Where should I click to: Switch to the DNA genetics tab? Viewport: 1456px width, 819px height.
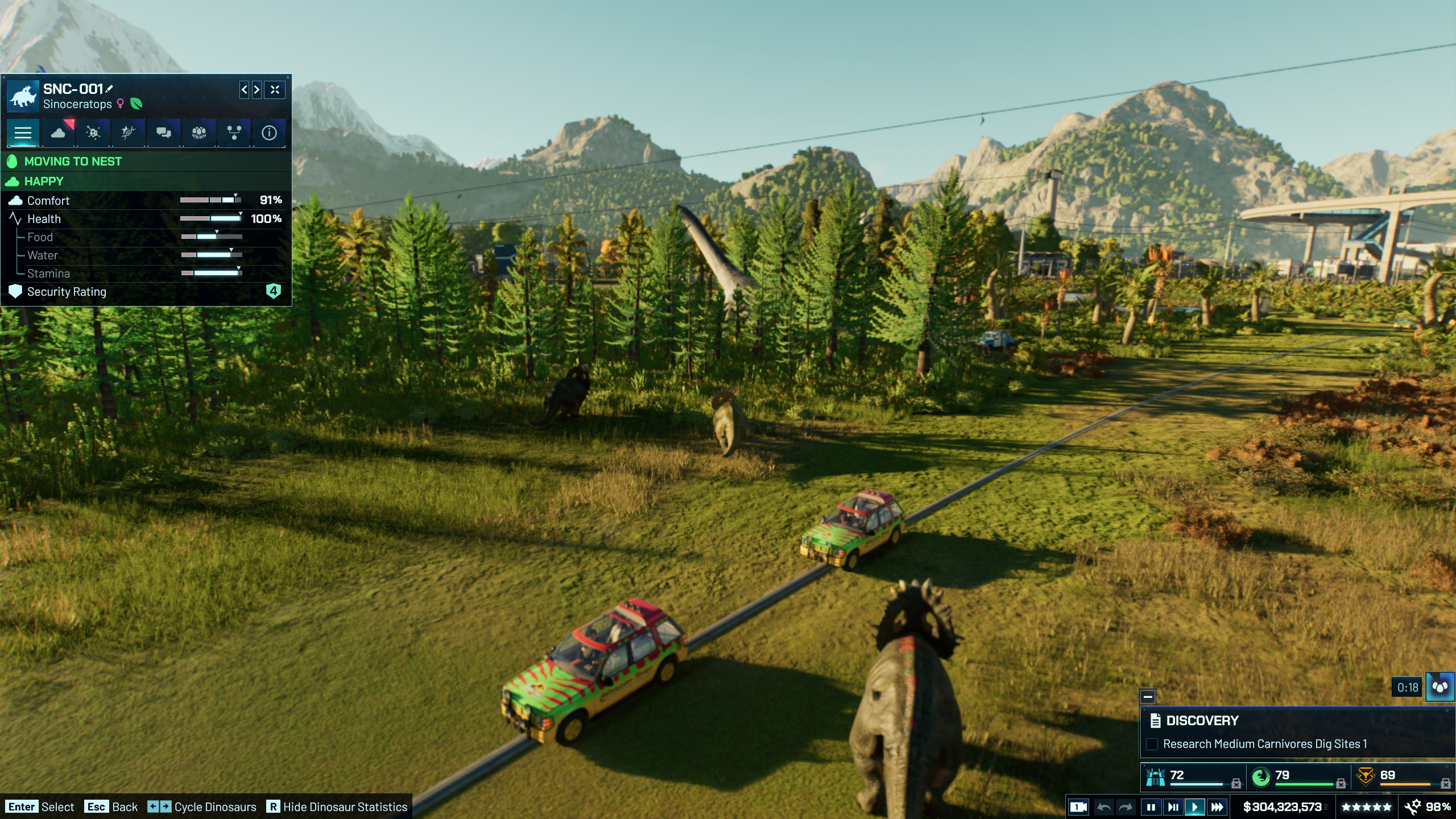pos(128,133)
